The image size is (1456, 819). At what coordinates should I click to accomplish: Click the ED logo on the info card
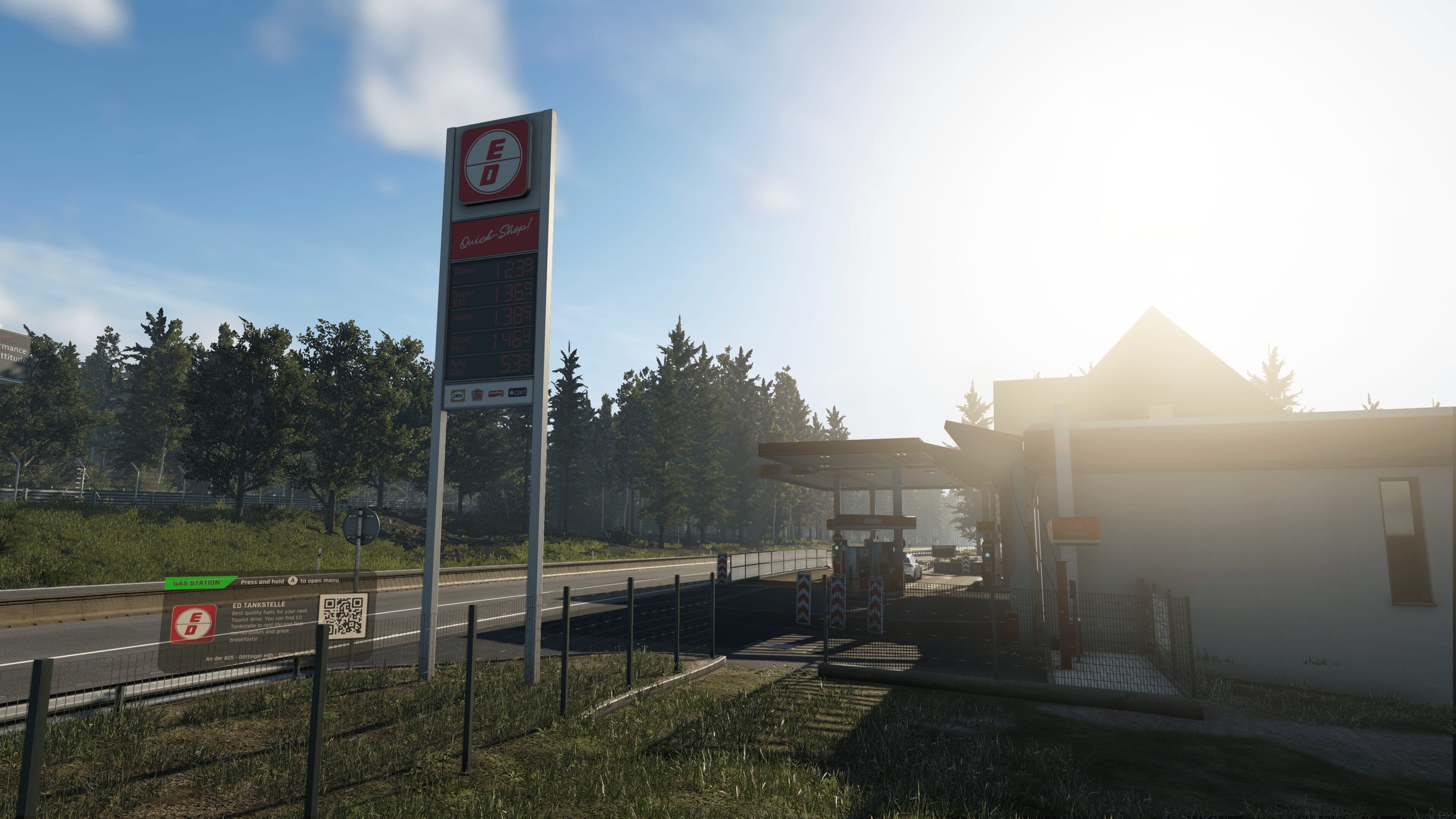(x=193, y=623)
